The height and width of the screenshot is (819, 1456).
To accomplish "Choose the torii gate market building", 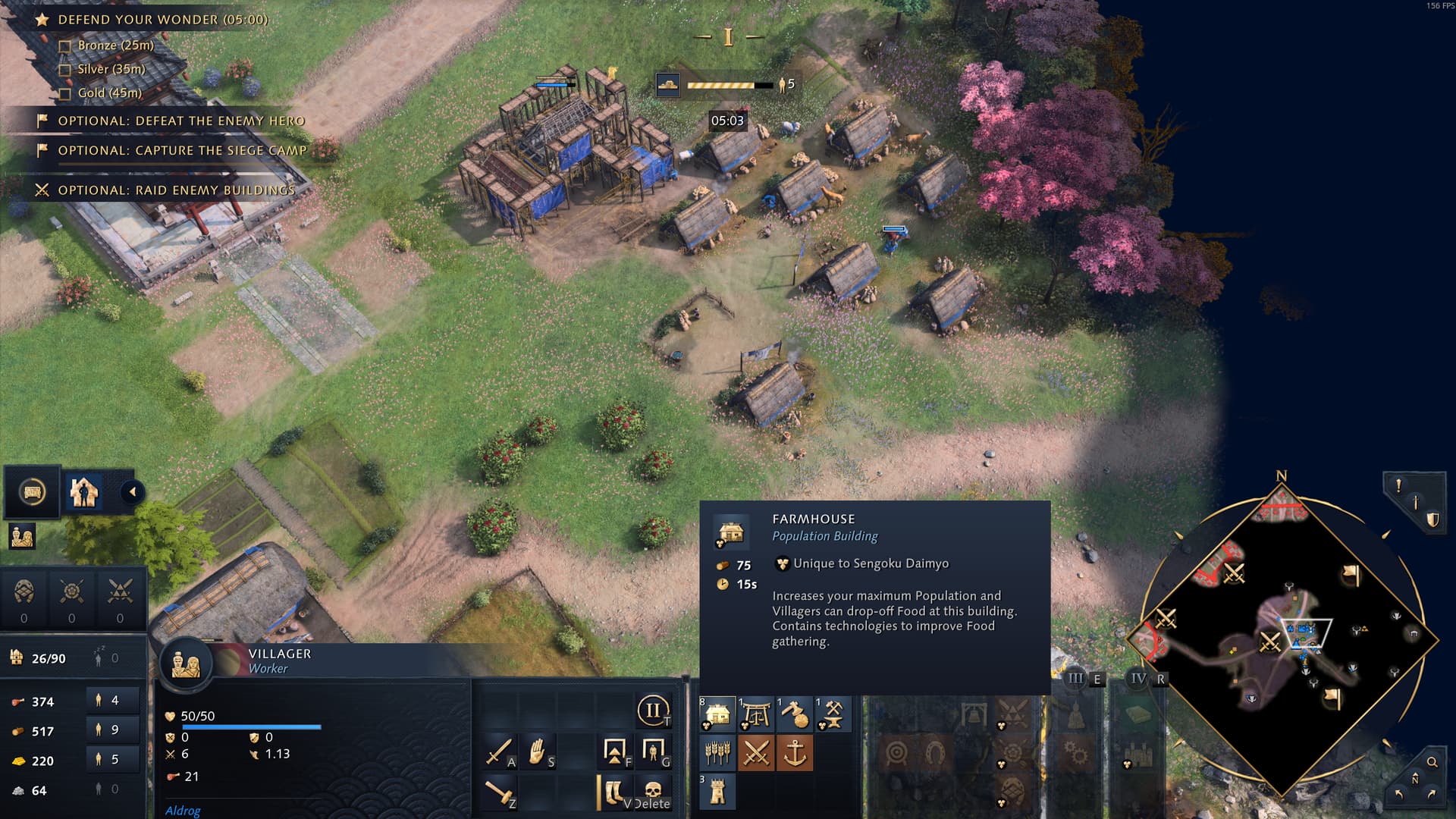I will coord(756,714).
